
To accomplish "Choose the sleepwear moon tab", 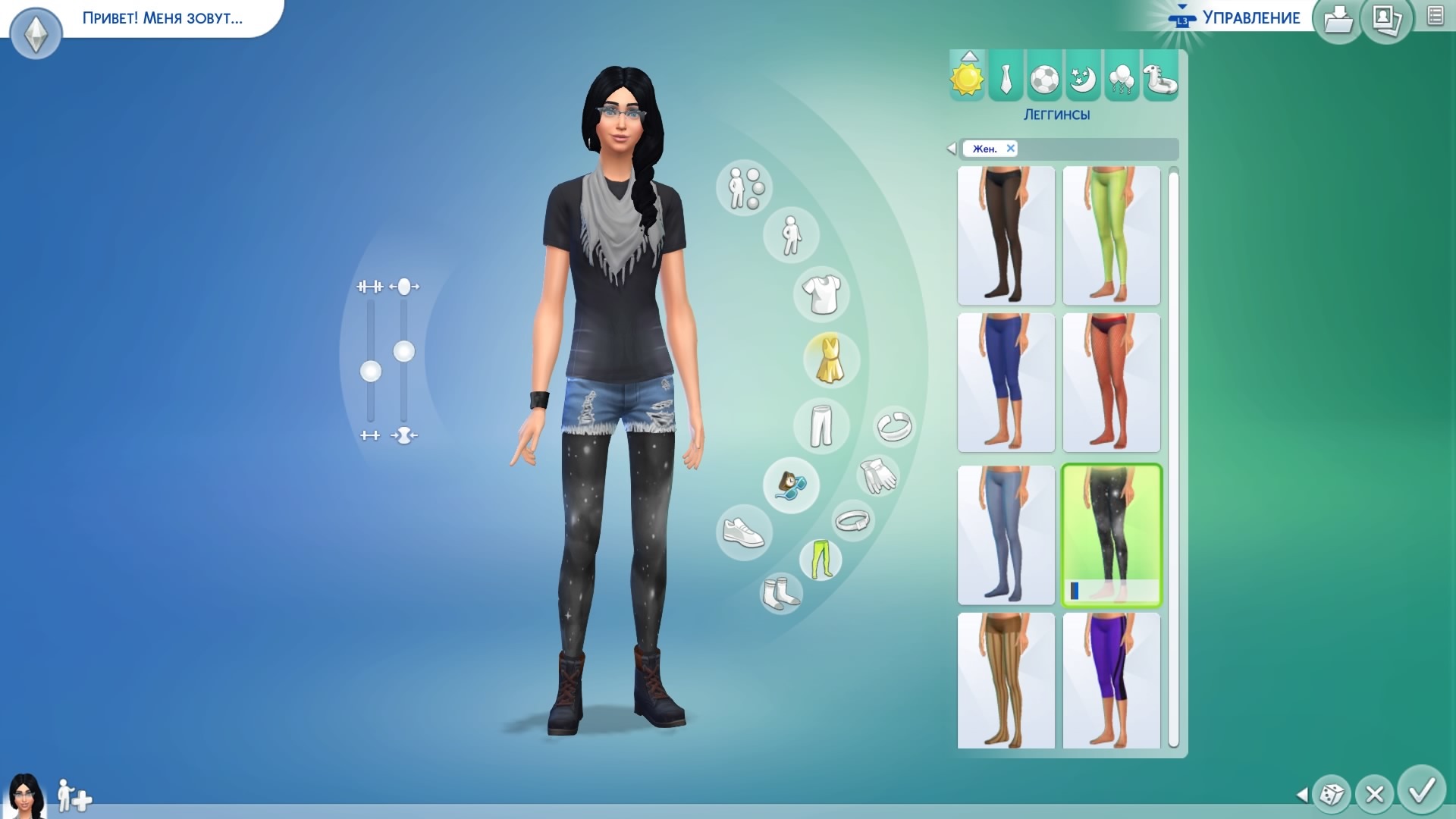I will 1083,77.
